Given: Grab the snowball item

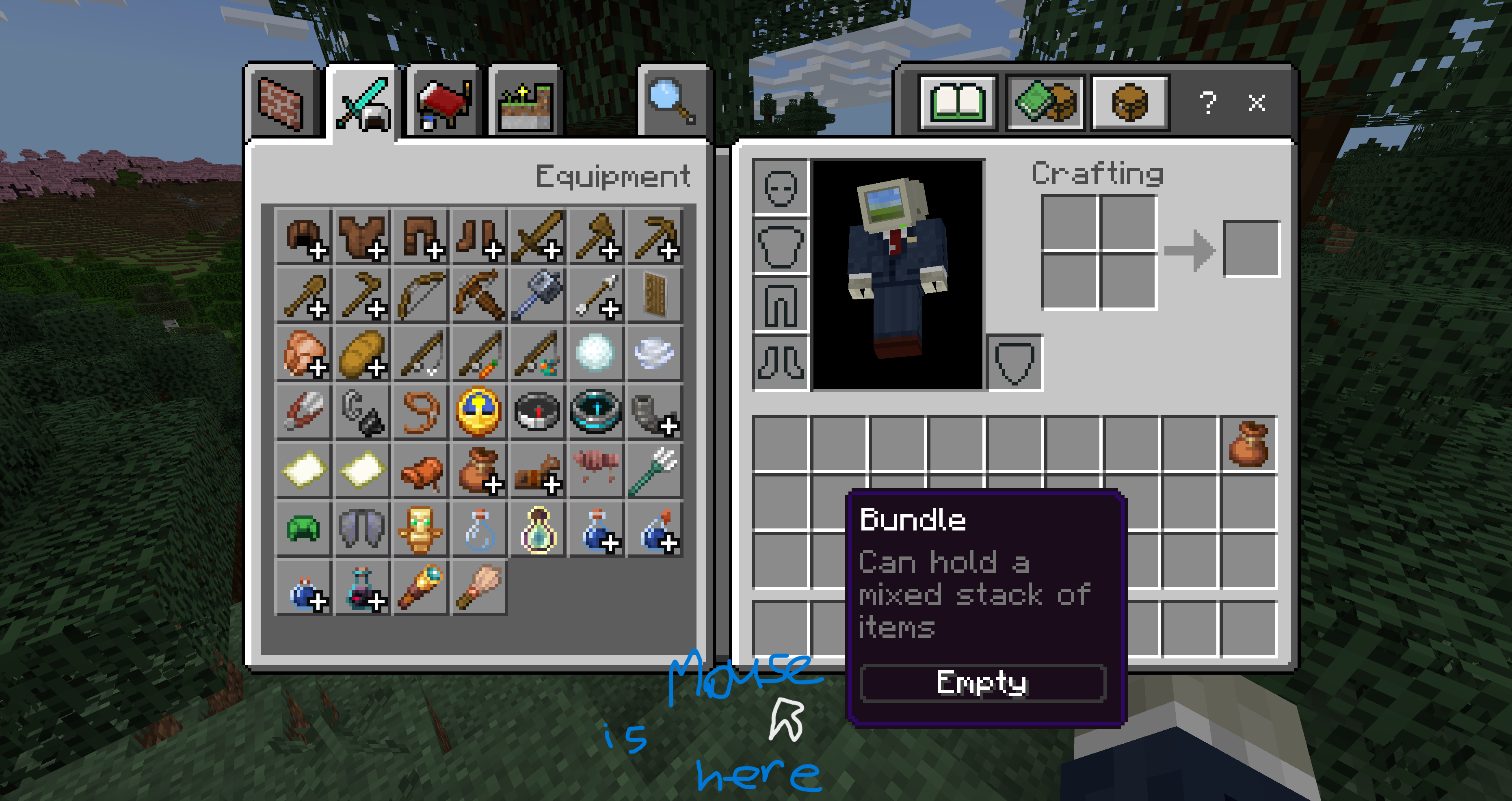Looking at the screenshot, I should (x=595, y=353).
